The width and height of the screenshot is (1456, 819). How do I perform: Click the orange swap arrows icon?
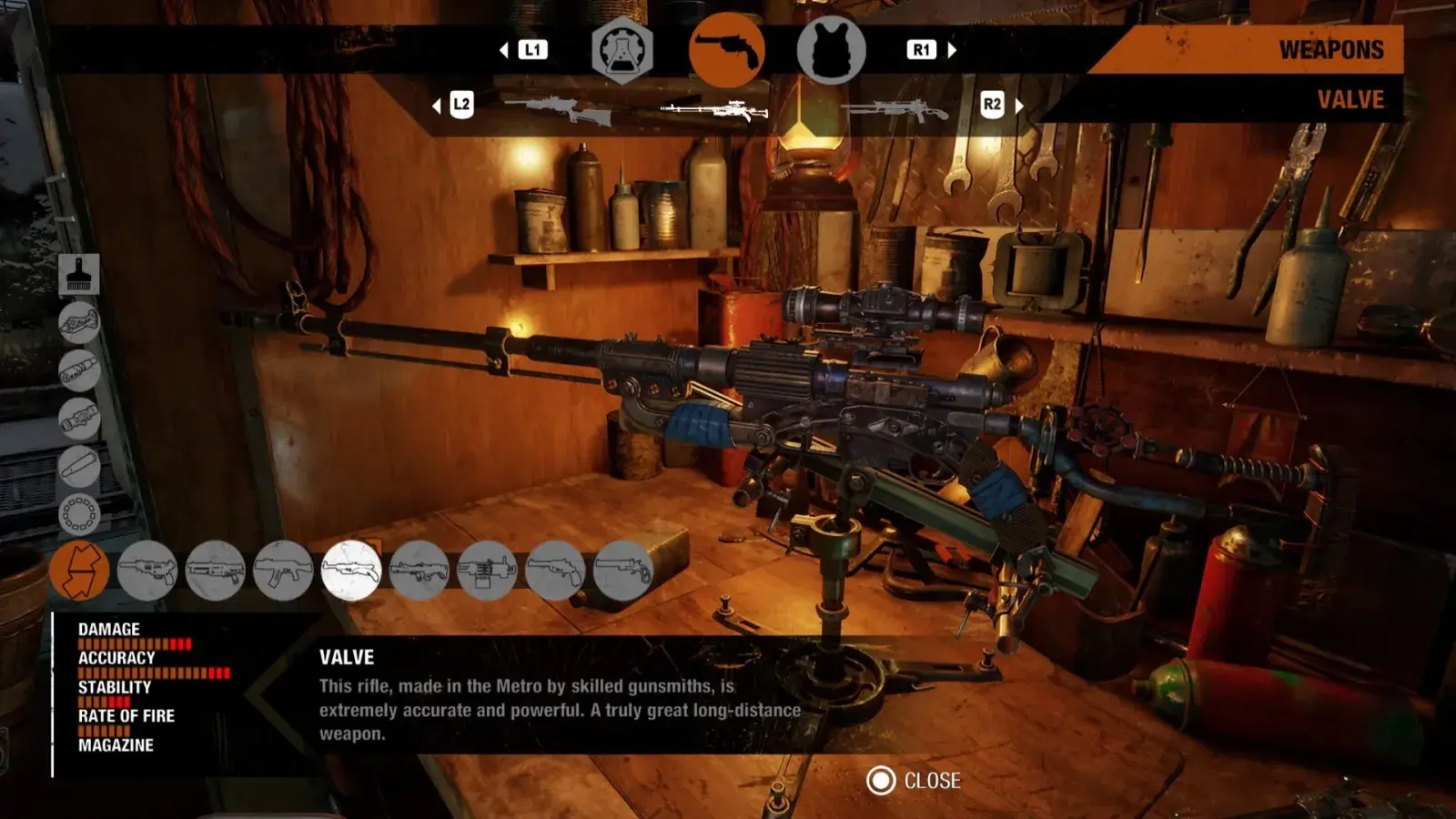pos(80,571)
